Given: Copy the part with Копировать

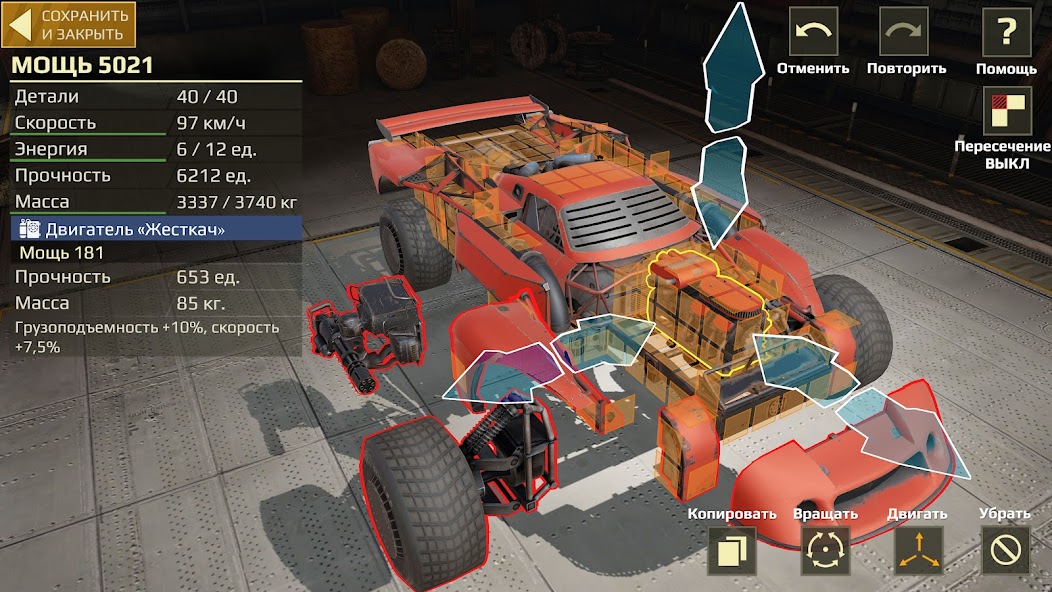Looking at the screenshot, I should point(732,550).
